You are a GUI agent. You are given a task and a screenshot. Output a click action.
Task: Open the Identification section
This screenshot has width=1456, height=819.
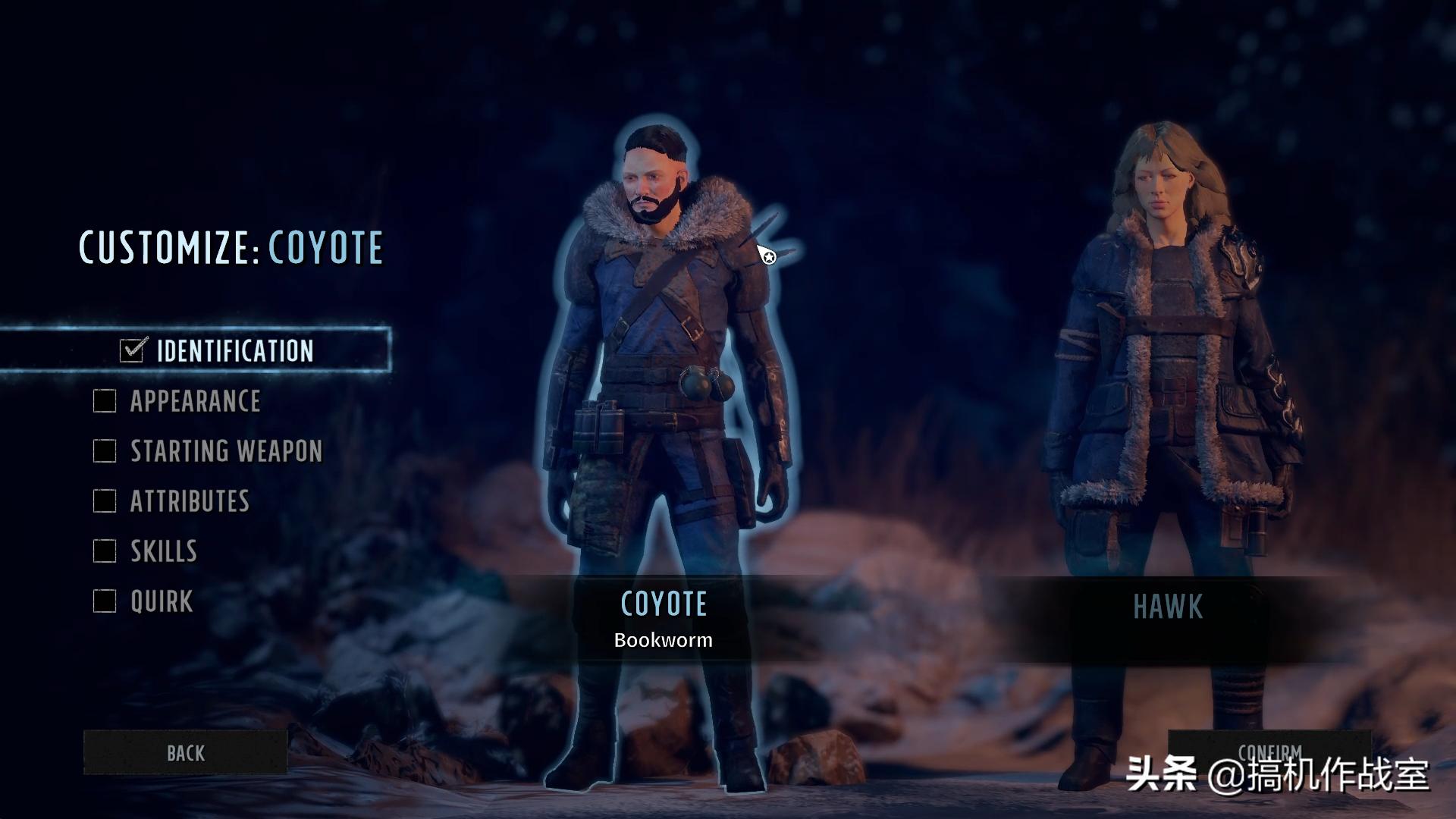(234, 350)
